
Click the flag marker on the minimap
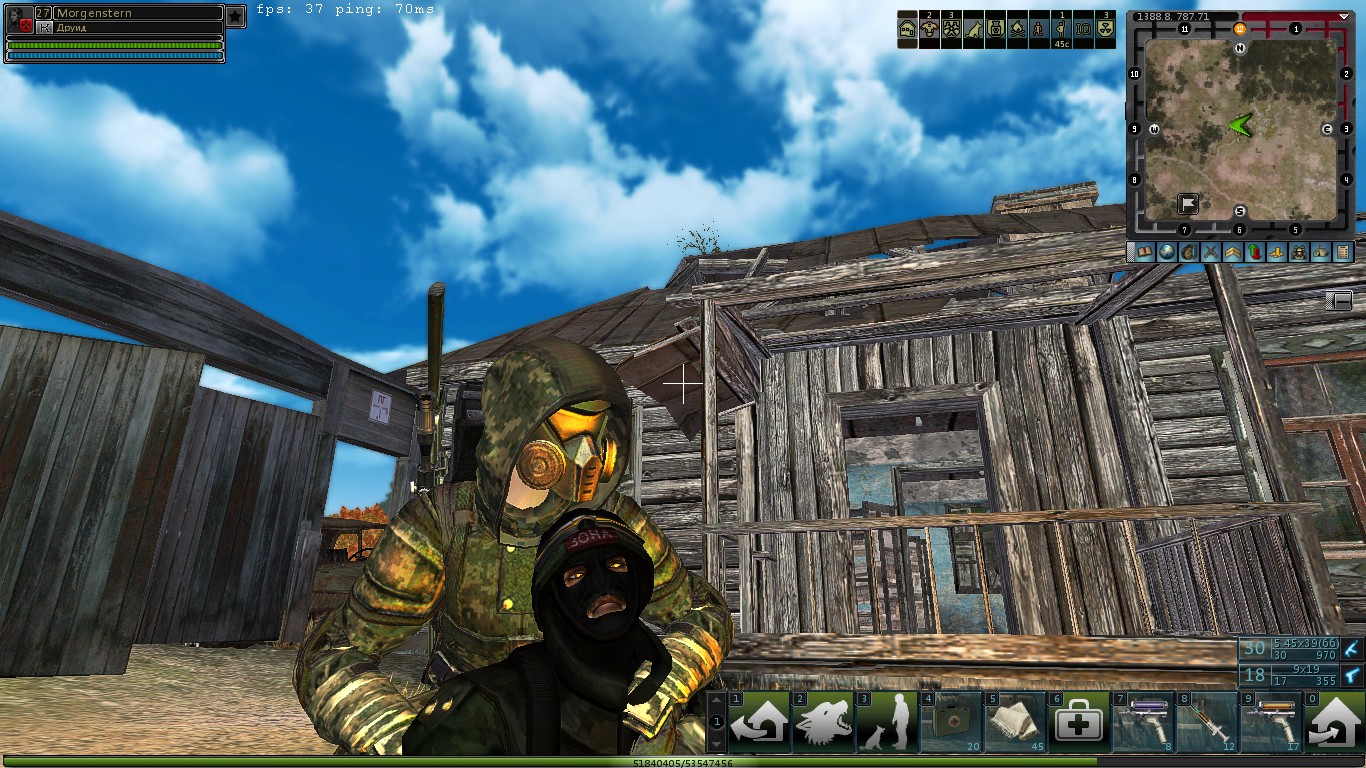pos(1188,203)
